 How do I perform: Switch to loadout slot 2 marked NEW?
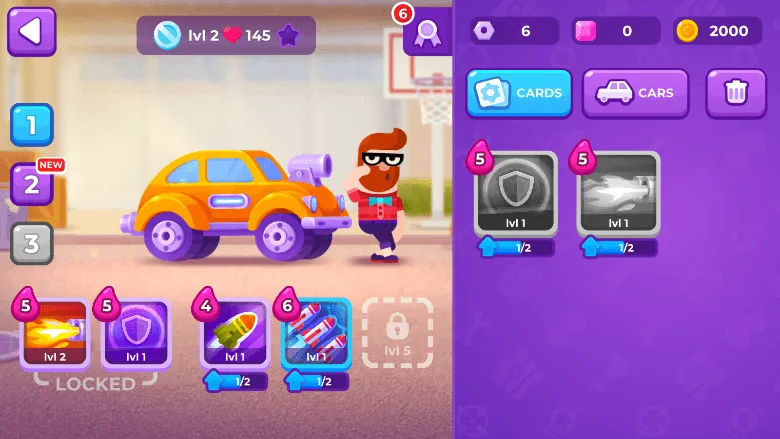[x=31, y=184]
